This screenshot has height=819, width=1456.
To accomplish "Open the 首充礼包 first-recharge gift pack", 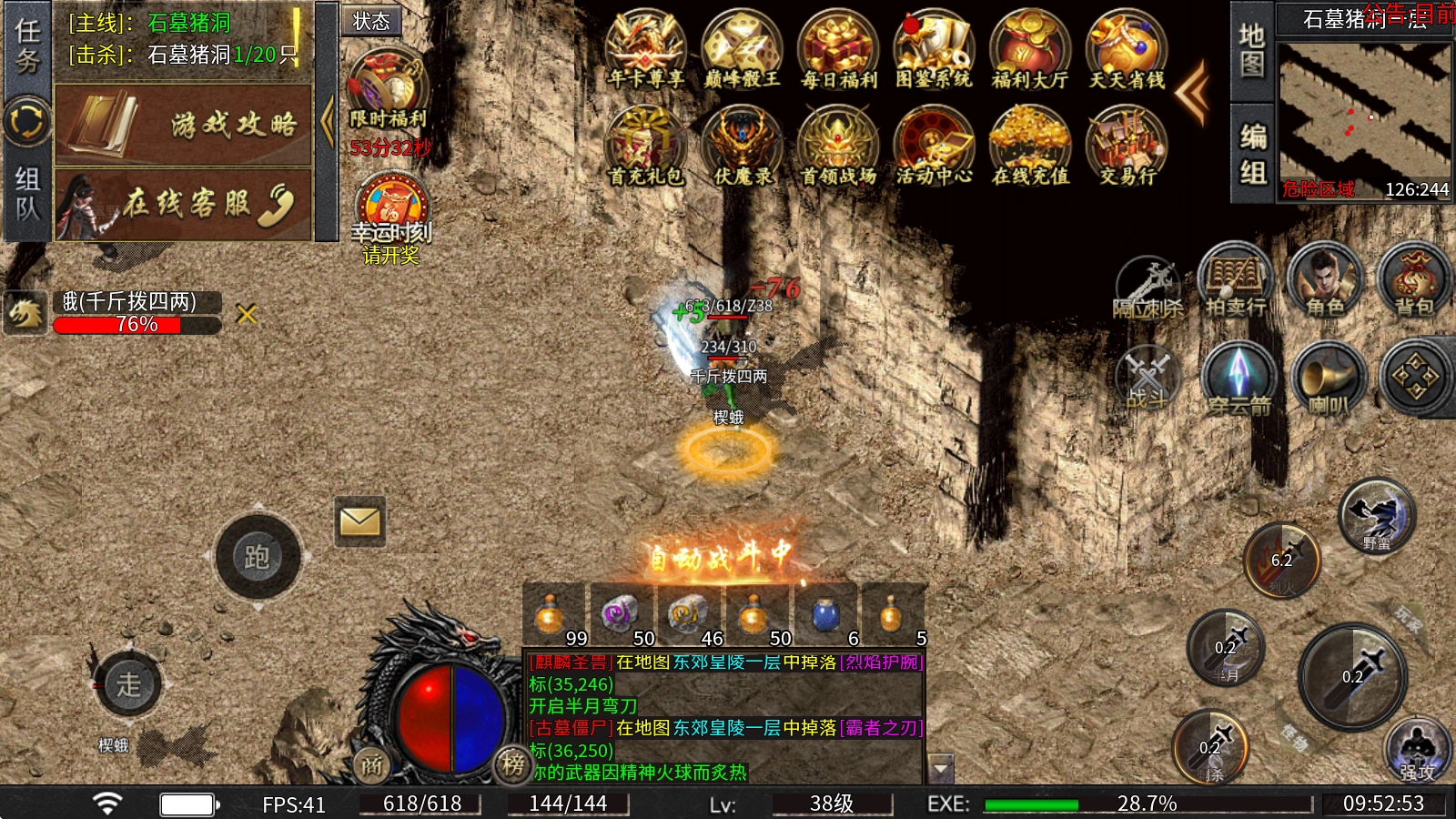I will tap(645, 146).
